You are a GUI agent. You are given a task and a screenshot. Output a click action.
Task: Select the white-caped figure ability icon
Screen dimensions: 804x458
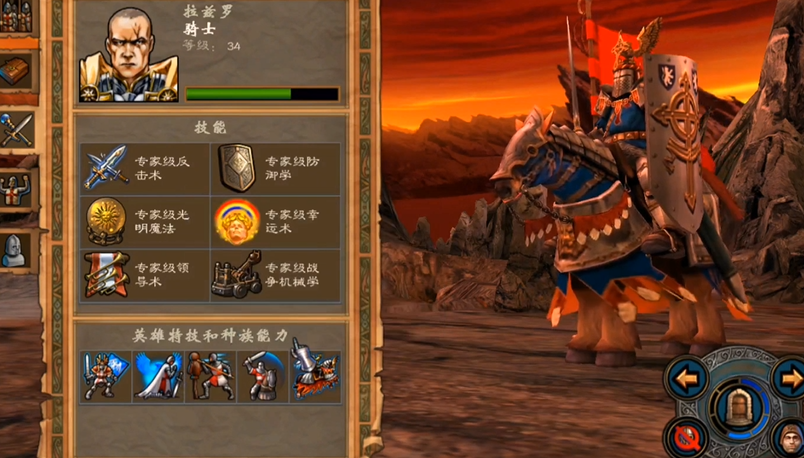pyautogui.click(x=158, y=375)
